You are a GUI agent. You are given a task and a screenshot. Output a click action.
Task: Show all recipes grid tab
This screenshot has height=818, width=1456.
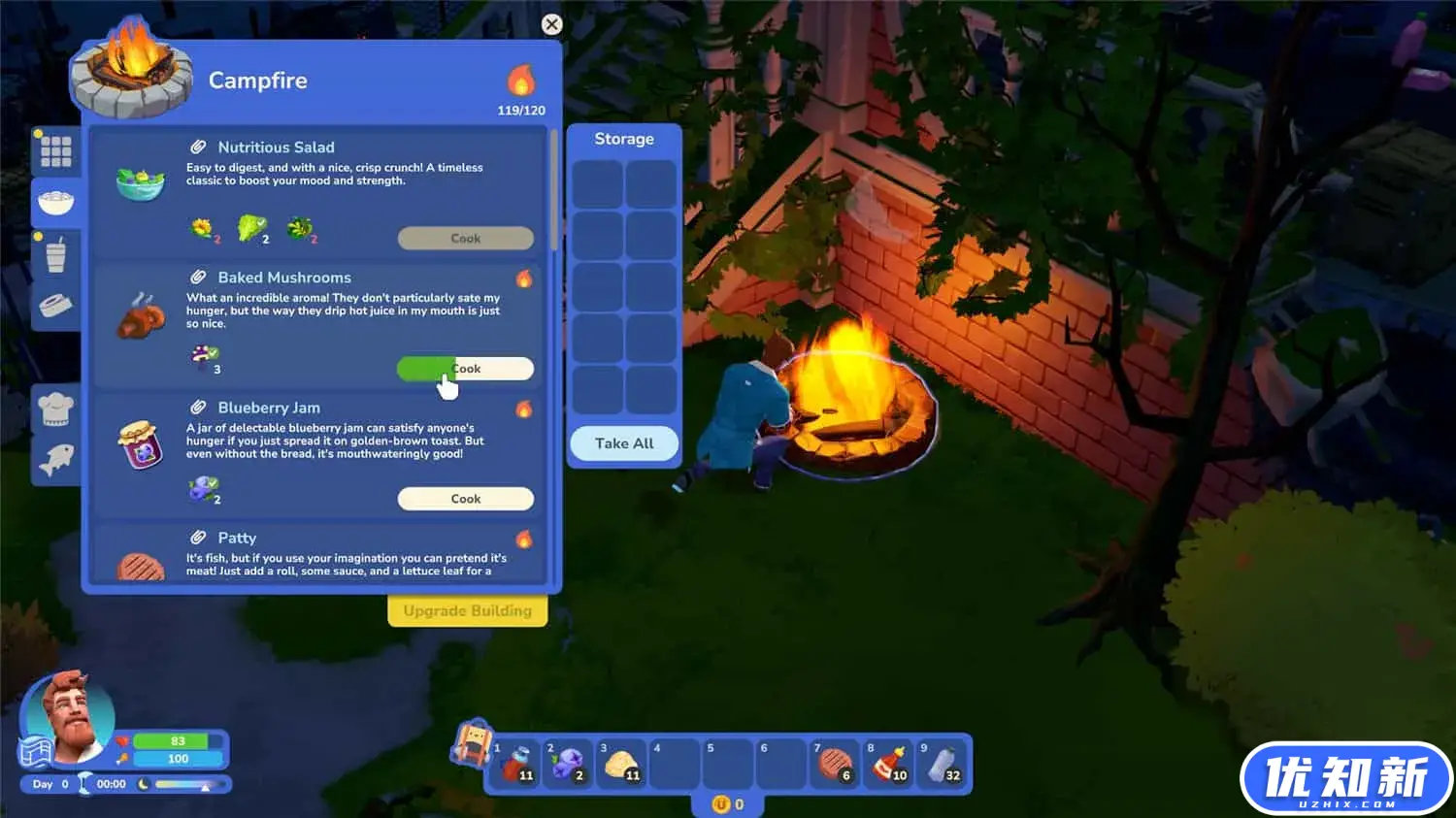point(55,151)
